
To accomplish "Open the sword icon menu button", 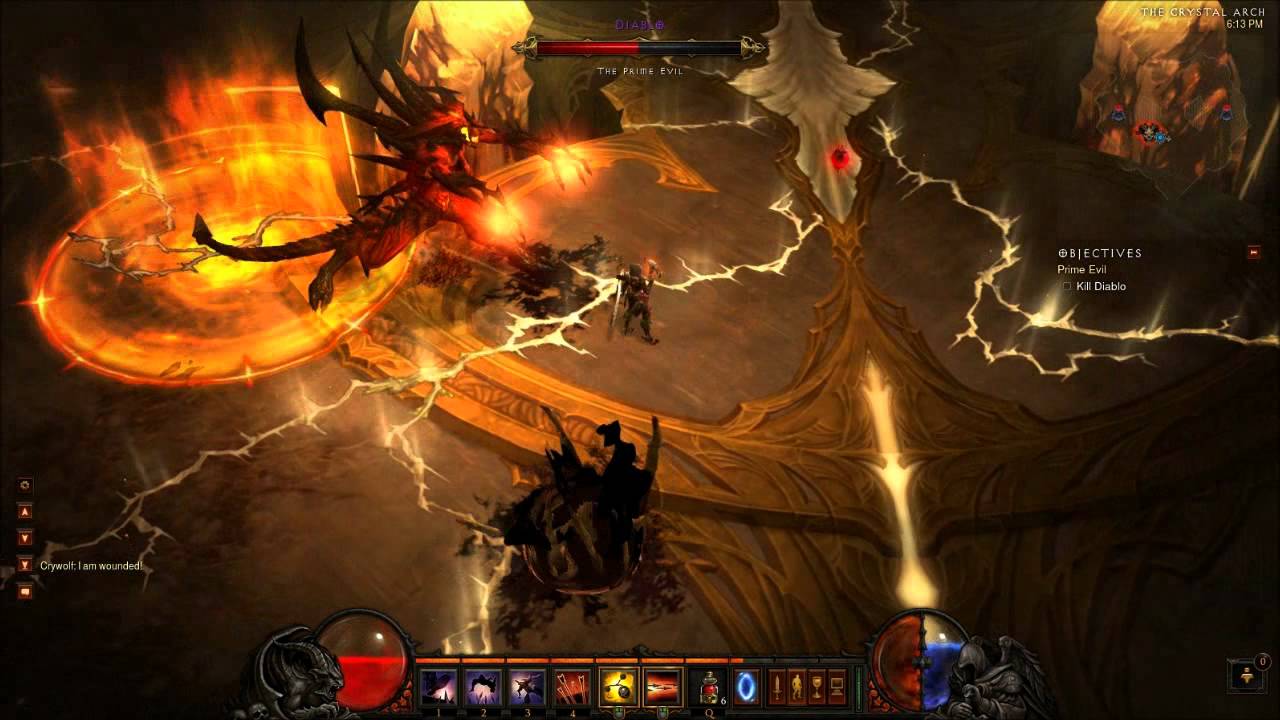I will [x=777, y=688].
